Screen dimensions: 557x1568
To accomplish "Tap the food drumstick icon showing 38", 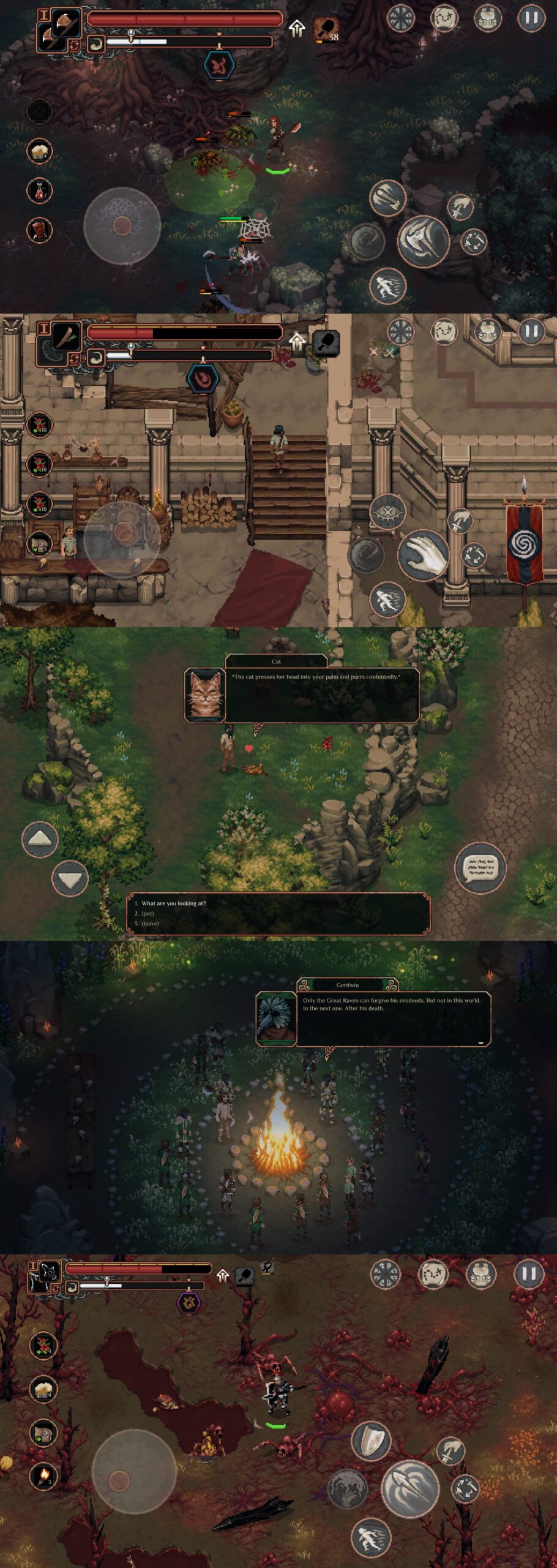I will 326,29.
